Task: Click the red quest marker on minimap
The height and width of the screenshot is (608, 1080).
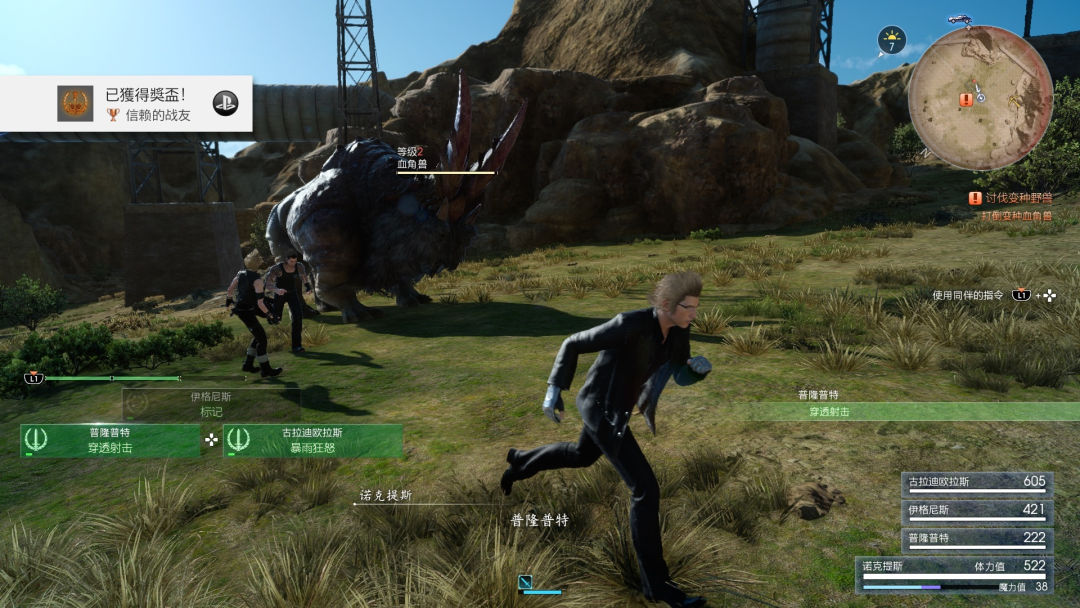Action: pyautogui.click(x=966, y=100)
